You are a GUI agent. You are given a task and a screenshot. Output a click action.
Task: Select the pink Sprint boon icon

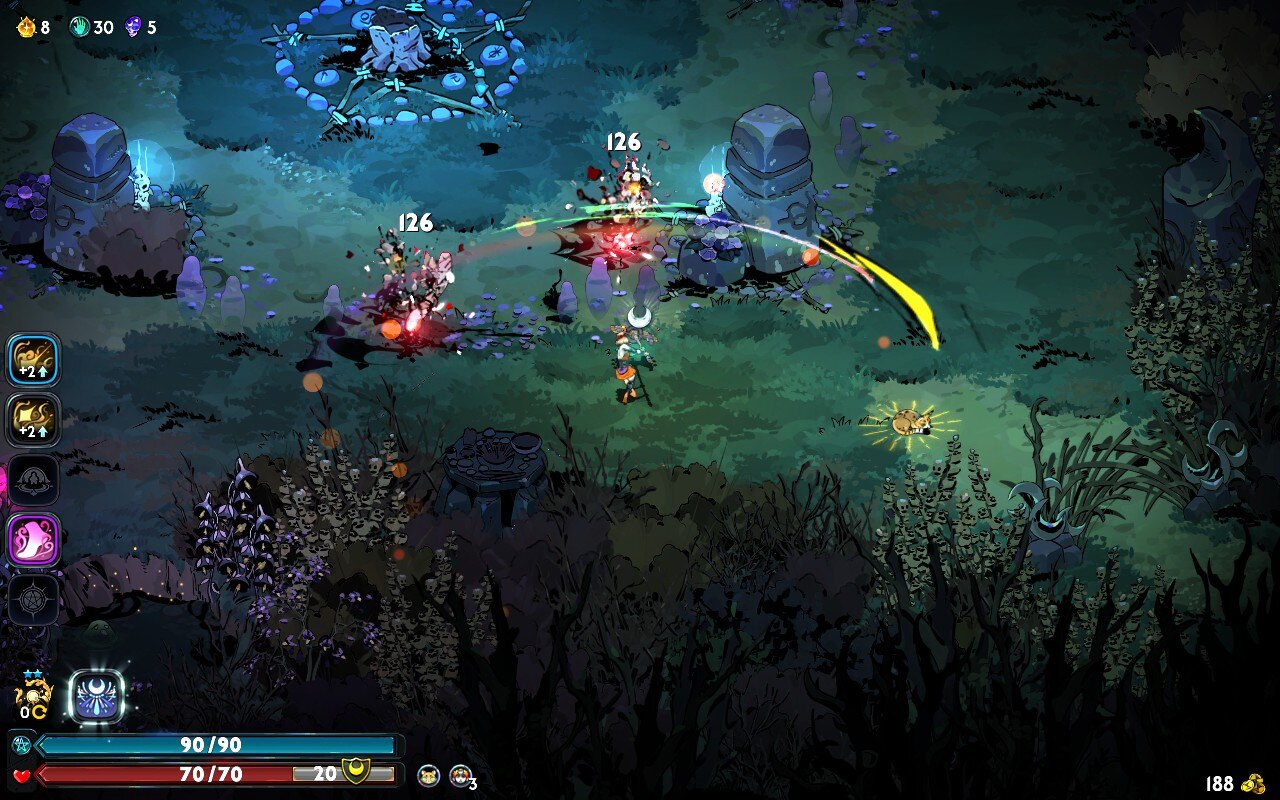pyautogui.click(x=33, y=539)
